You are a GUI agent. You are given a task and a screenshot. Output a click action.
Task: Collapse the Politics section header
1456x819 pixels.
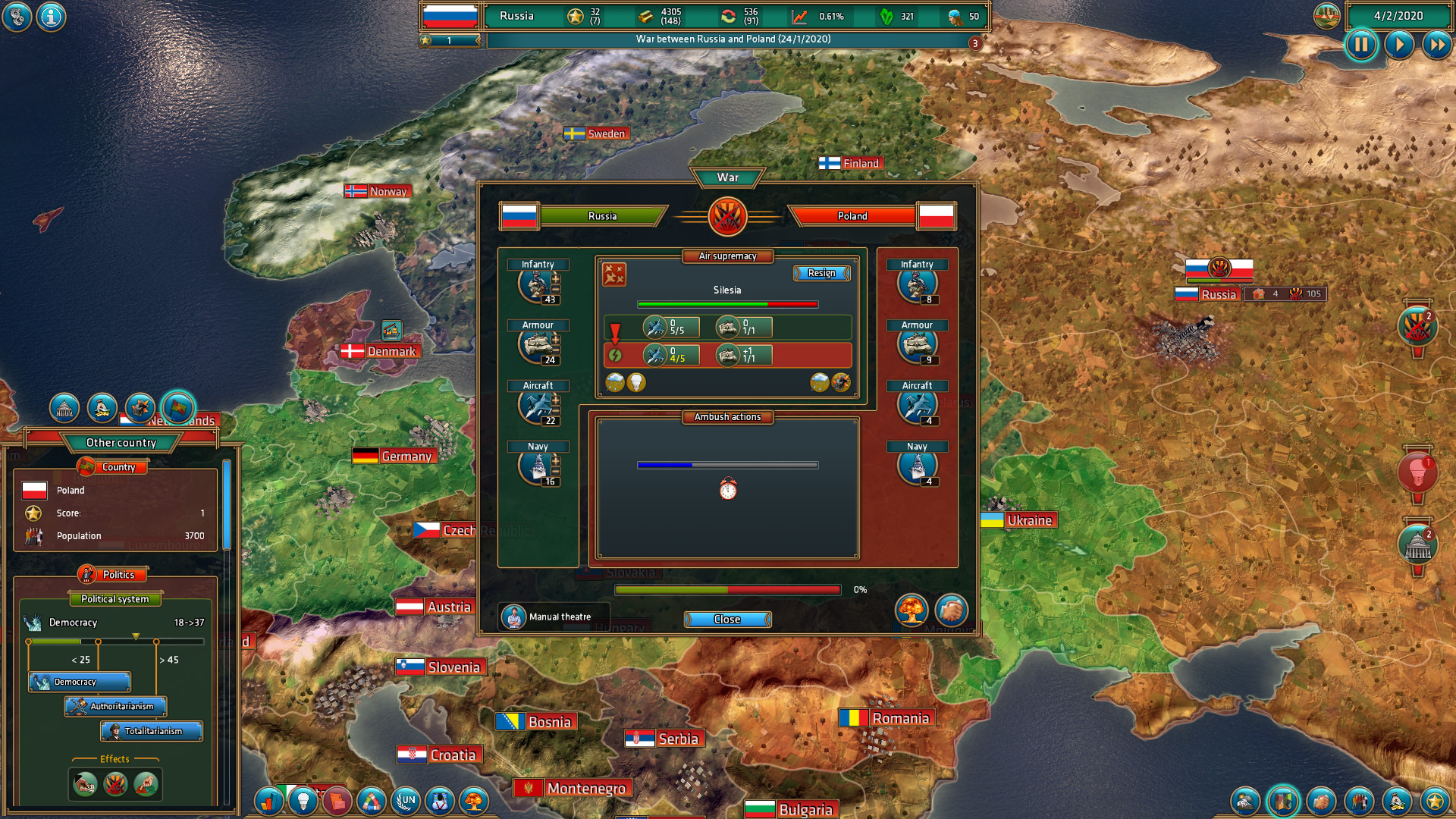click(x=115, y=574)
